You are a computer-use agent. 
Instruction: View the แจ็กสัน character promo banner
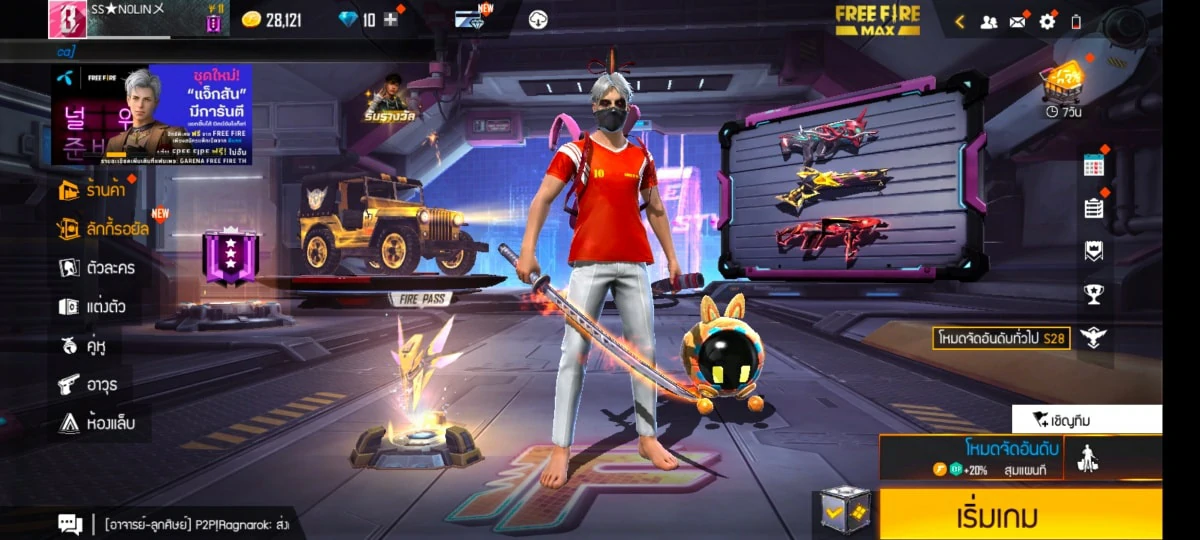[x=152, y=114]
